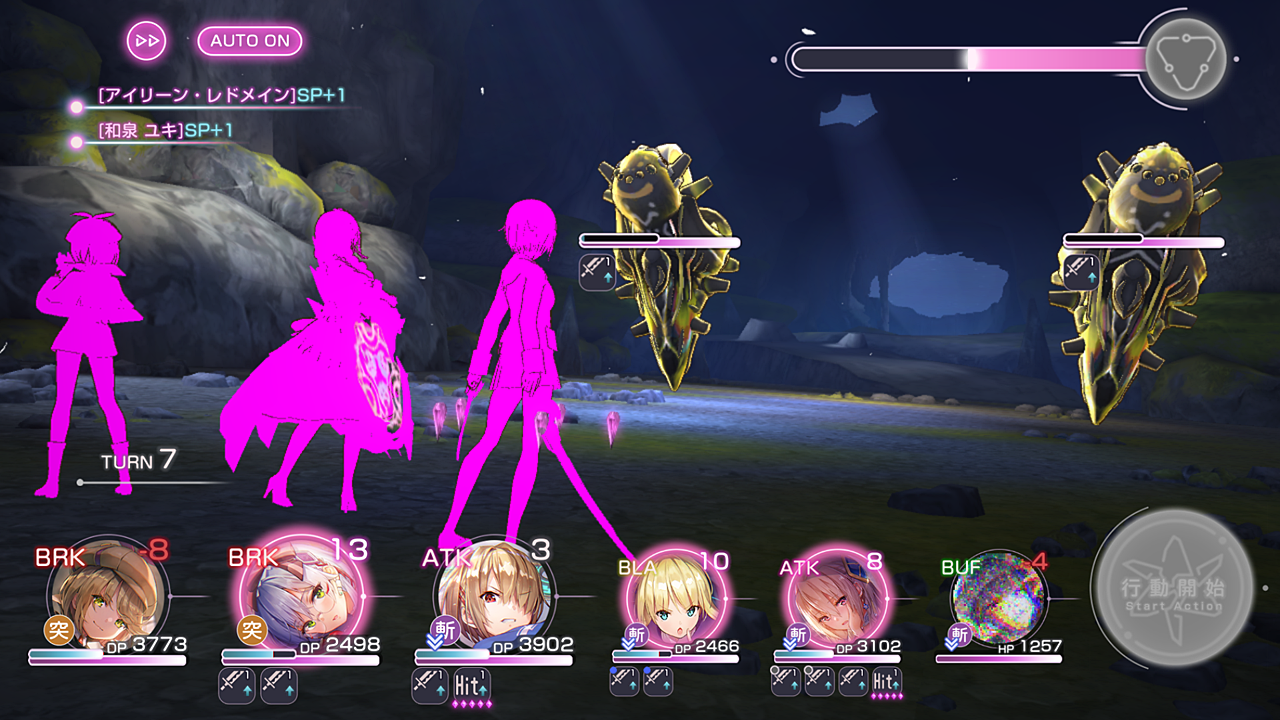Choose the BRK character portrait with DP 2498
The height and width of the screenshot is (720, 1280).
pos(297,597)
